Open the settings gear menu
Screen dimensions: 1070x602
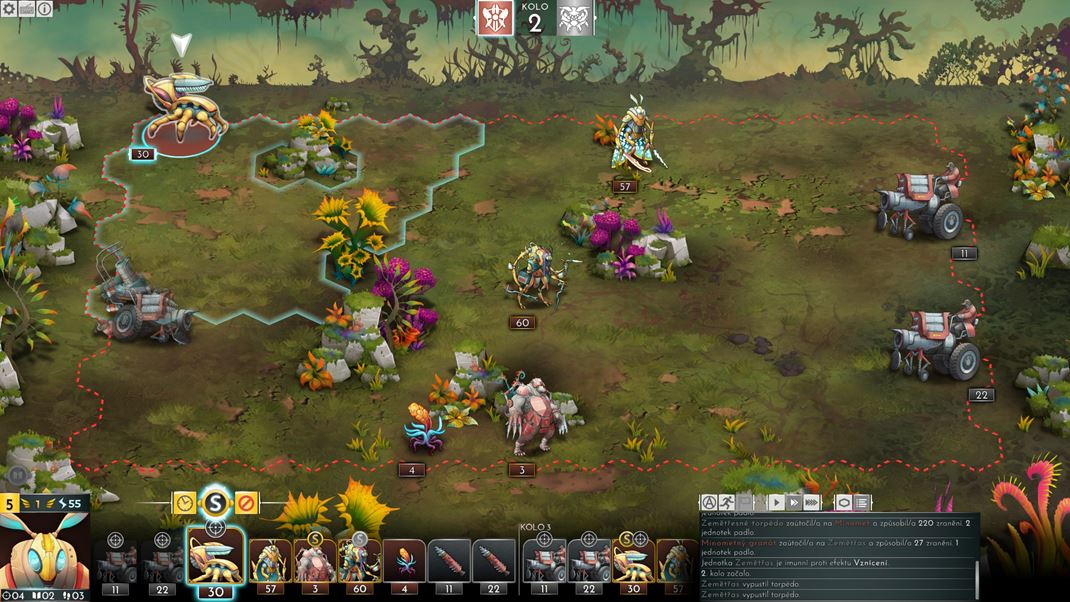click(8, 9)
